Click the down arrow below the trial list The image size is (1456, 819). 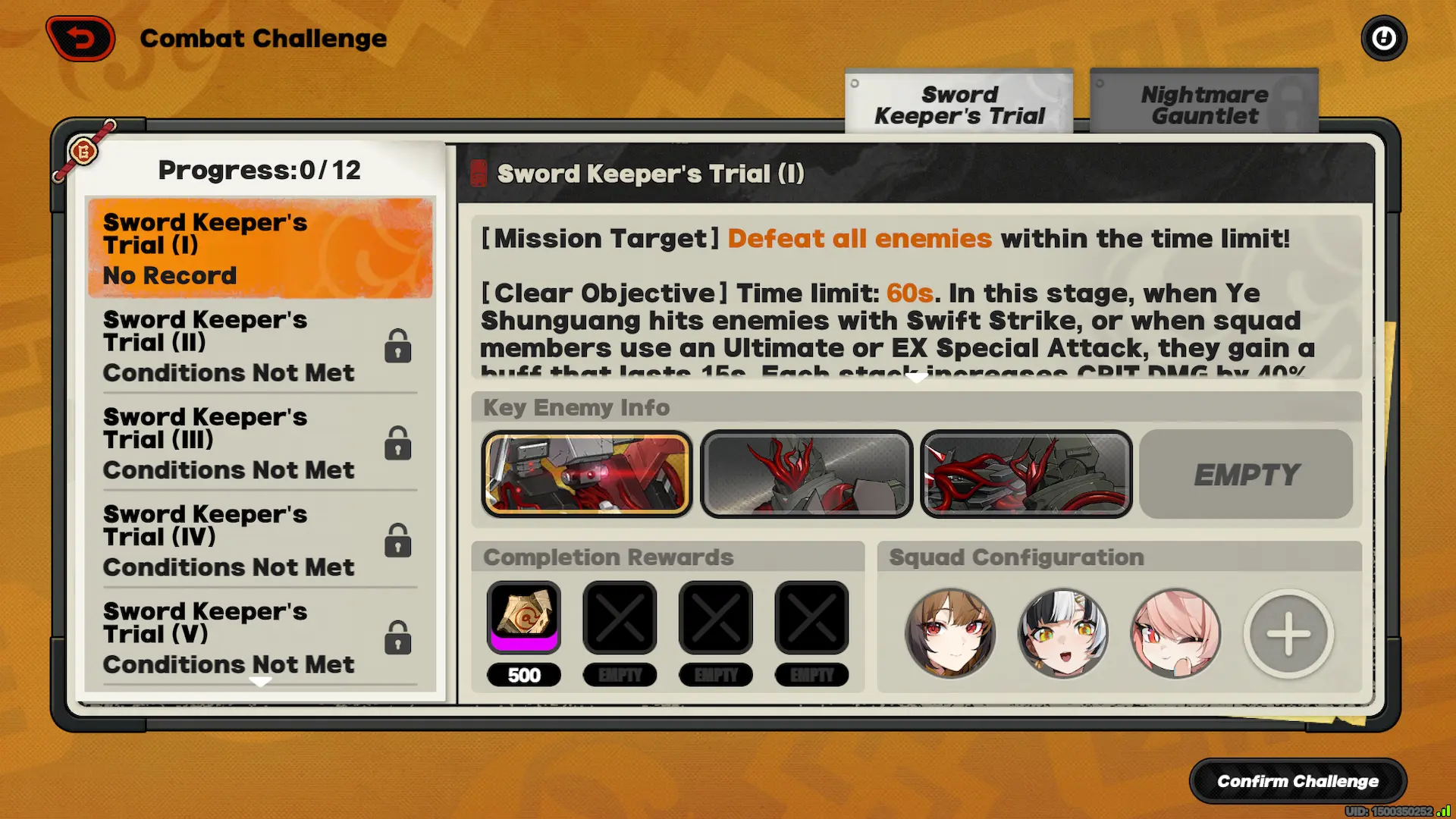(262, 681)
